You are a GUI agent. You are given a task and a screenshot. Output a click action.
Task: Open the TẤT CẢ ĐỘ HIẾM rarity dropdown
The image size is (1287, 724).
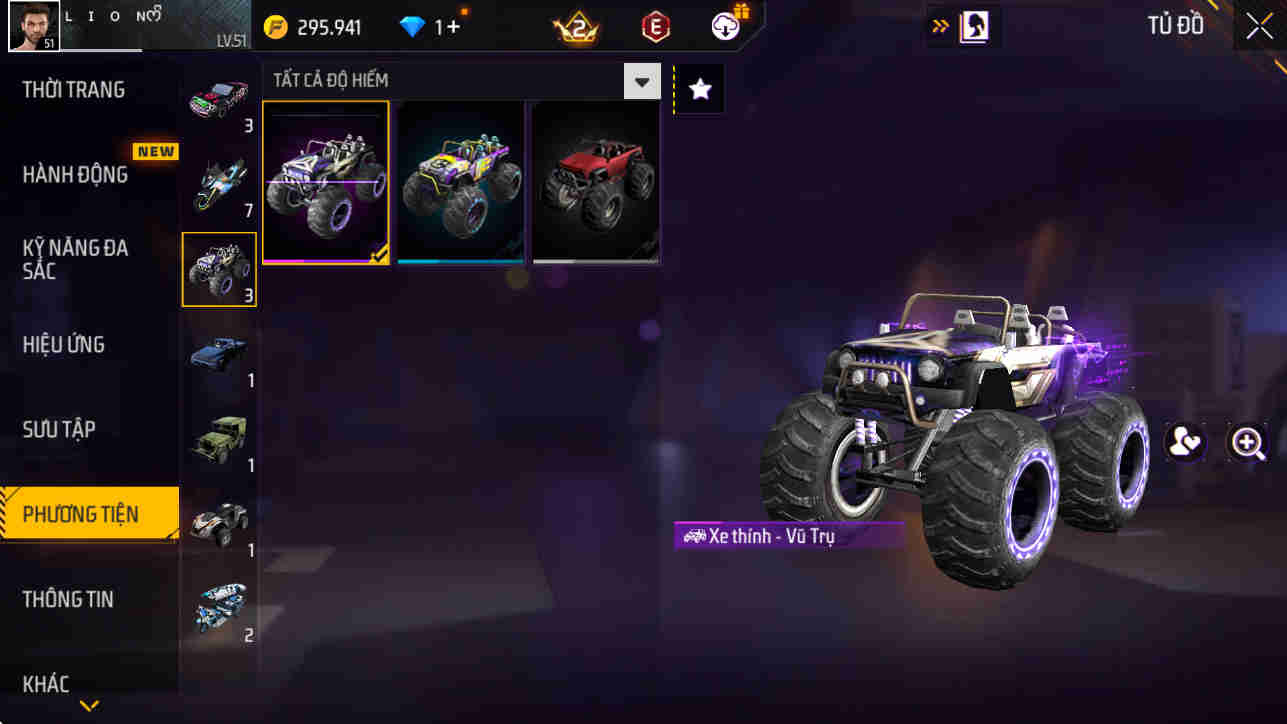[x=641, y=80]
